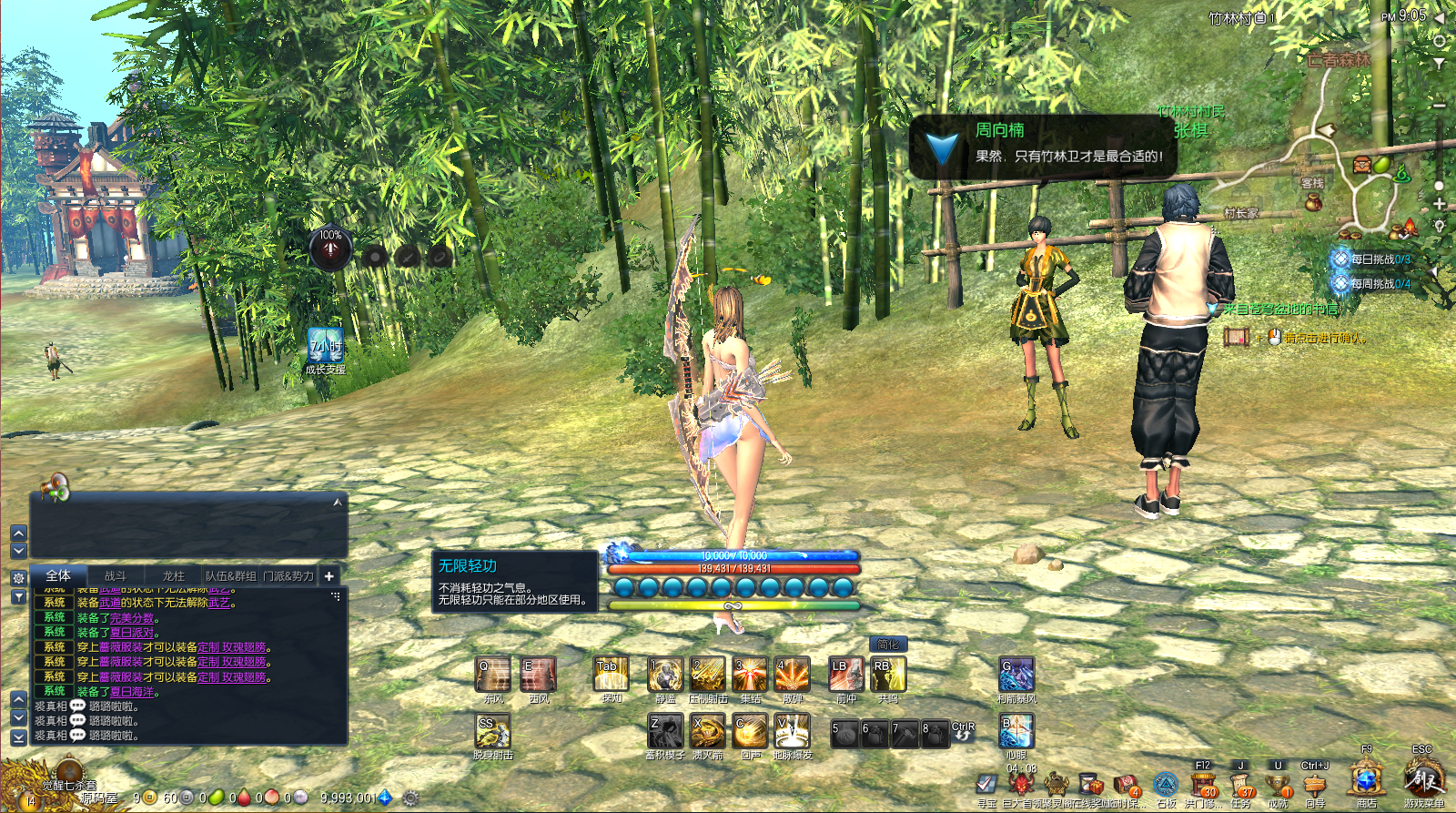Add a new chat tab with plus button
Screen dimensions: 1456x813
329,576
